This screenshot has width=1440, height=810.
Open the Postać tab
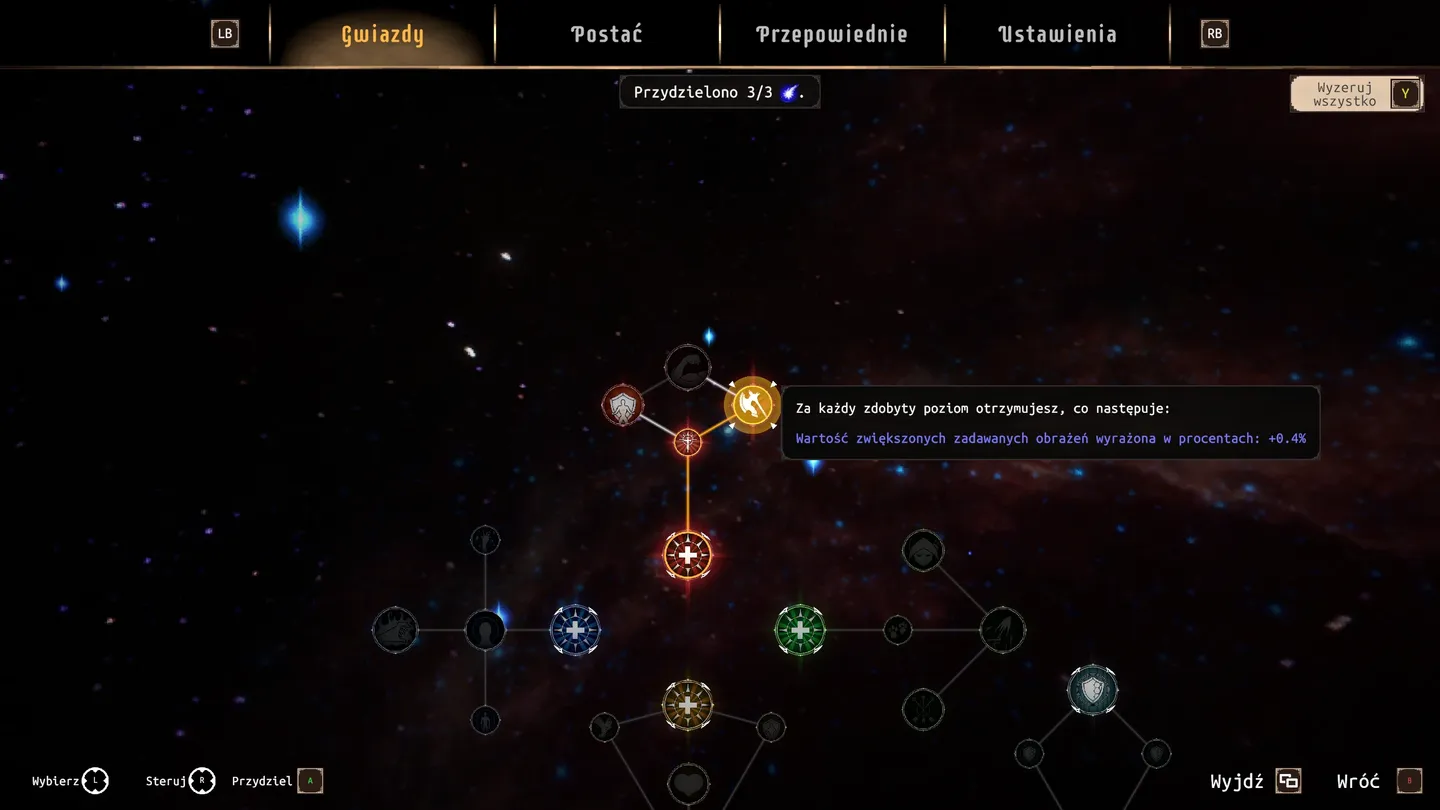coord(606,34)
